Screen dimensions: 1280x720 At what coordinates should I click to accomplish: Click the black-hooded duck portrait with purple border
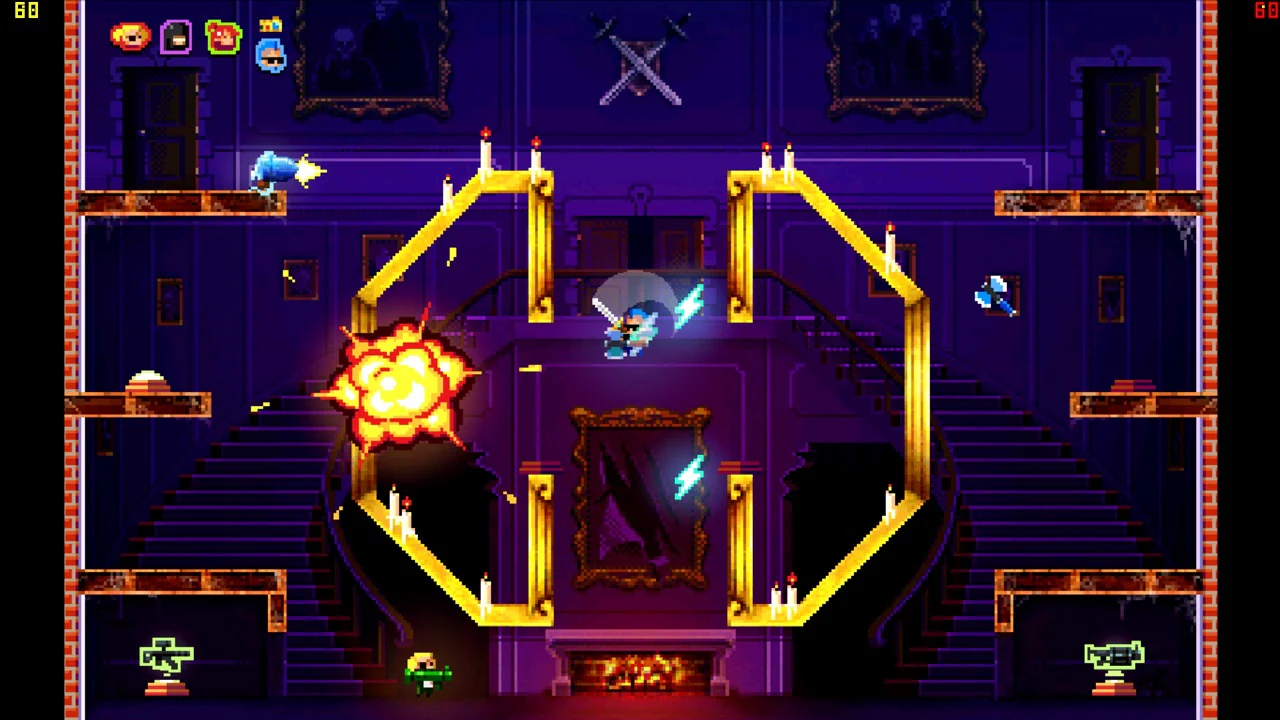[x=176, y=37]
